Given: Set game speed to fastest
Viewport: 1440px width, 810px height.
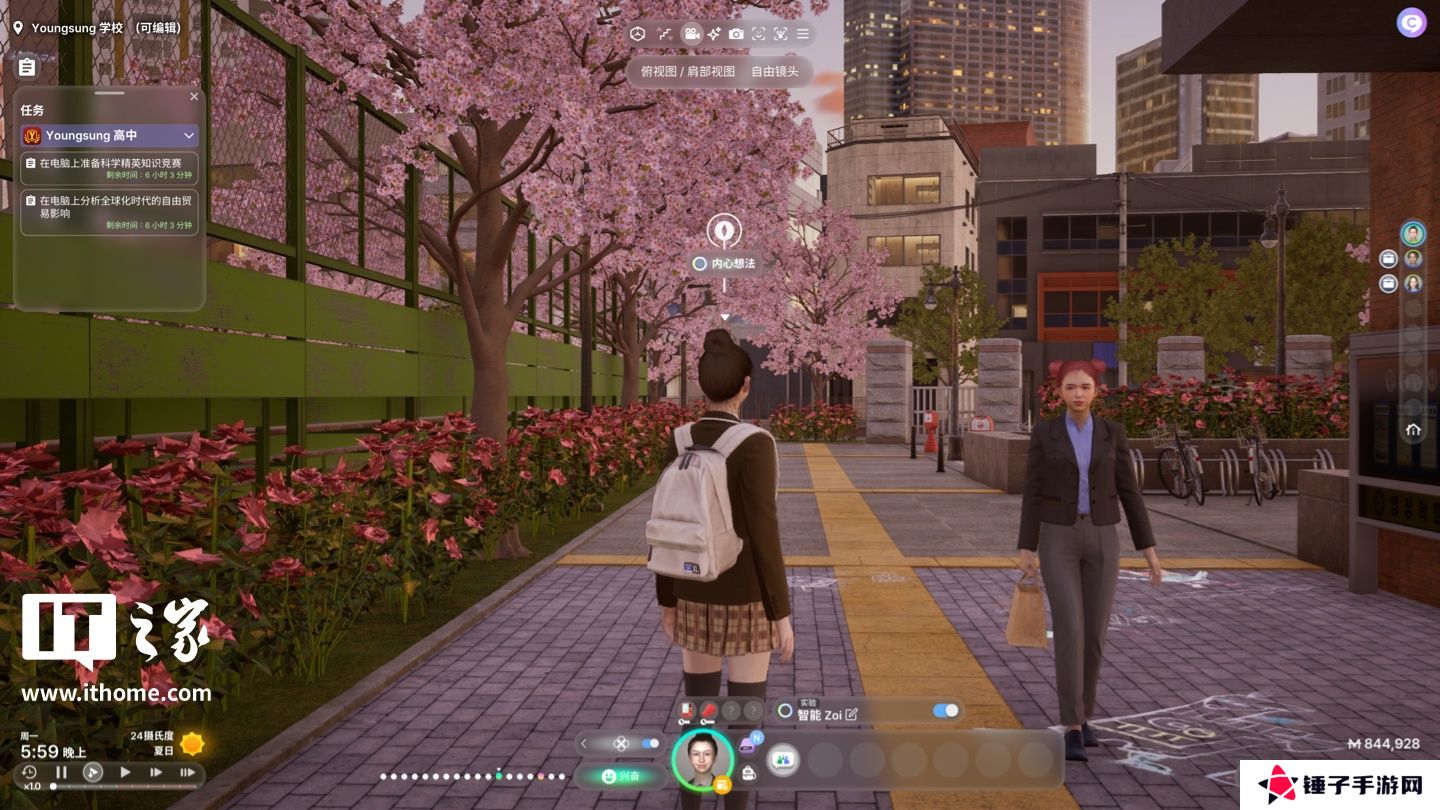Looking at the screenshot, I should pyautogui.click(x=187, y=772).
